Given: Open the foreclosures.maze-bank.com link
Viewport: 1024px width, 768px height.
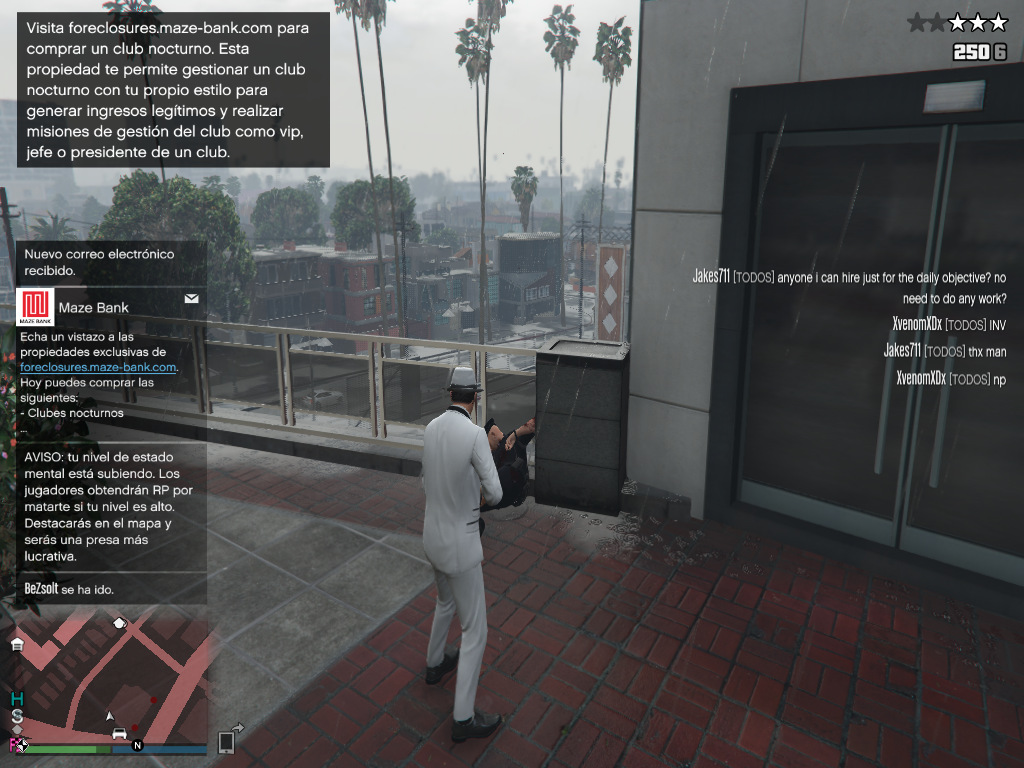Looking at the screenshot, I should [98, 367].
